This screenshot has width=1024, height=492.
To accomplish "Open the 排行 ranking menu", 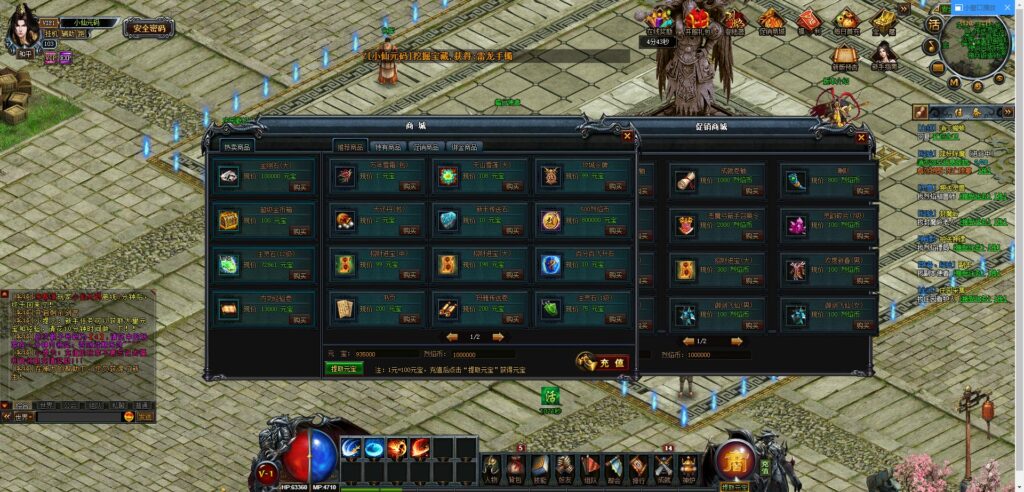I will tap(638, 468).
